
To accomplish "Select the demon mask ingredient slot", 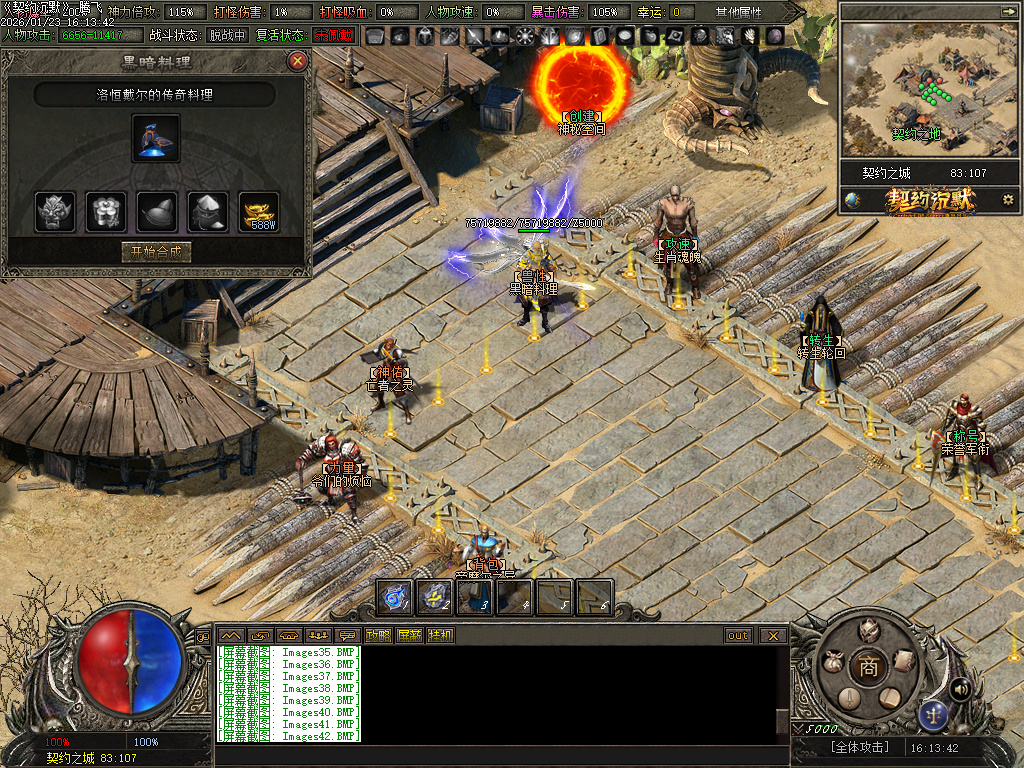I will click(55, 212).
